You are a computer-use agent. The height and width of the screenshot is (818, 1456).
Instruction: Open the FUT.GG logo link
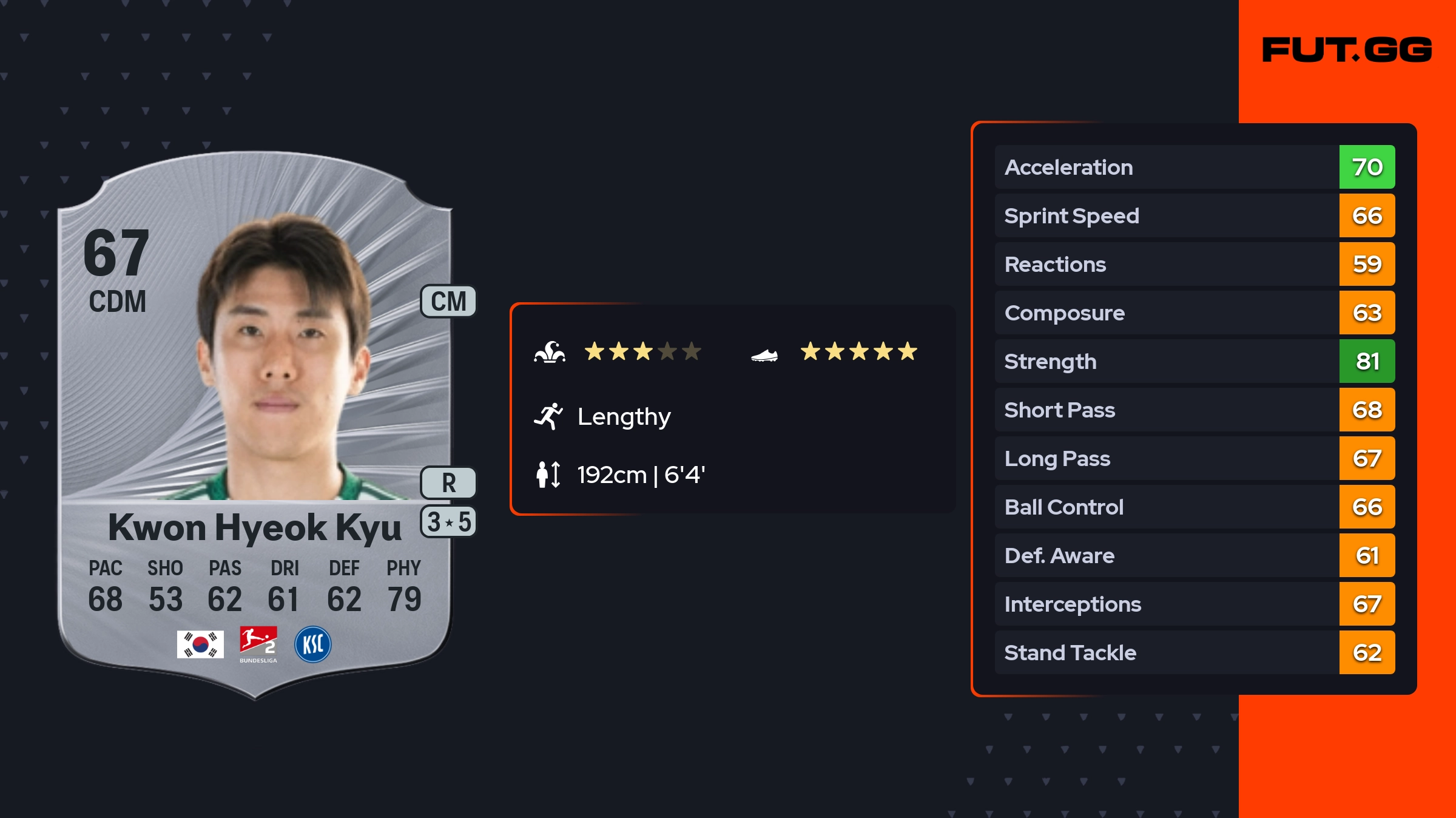pyautogui.click(x=1347, y=50)
